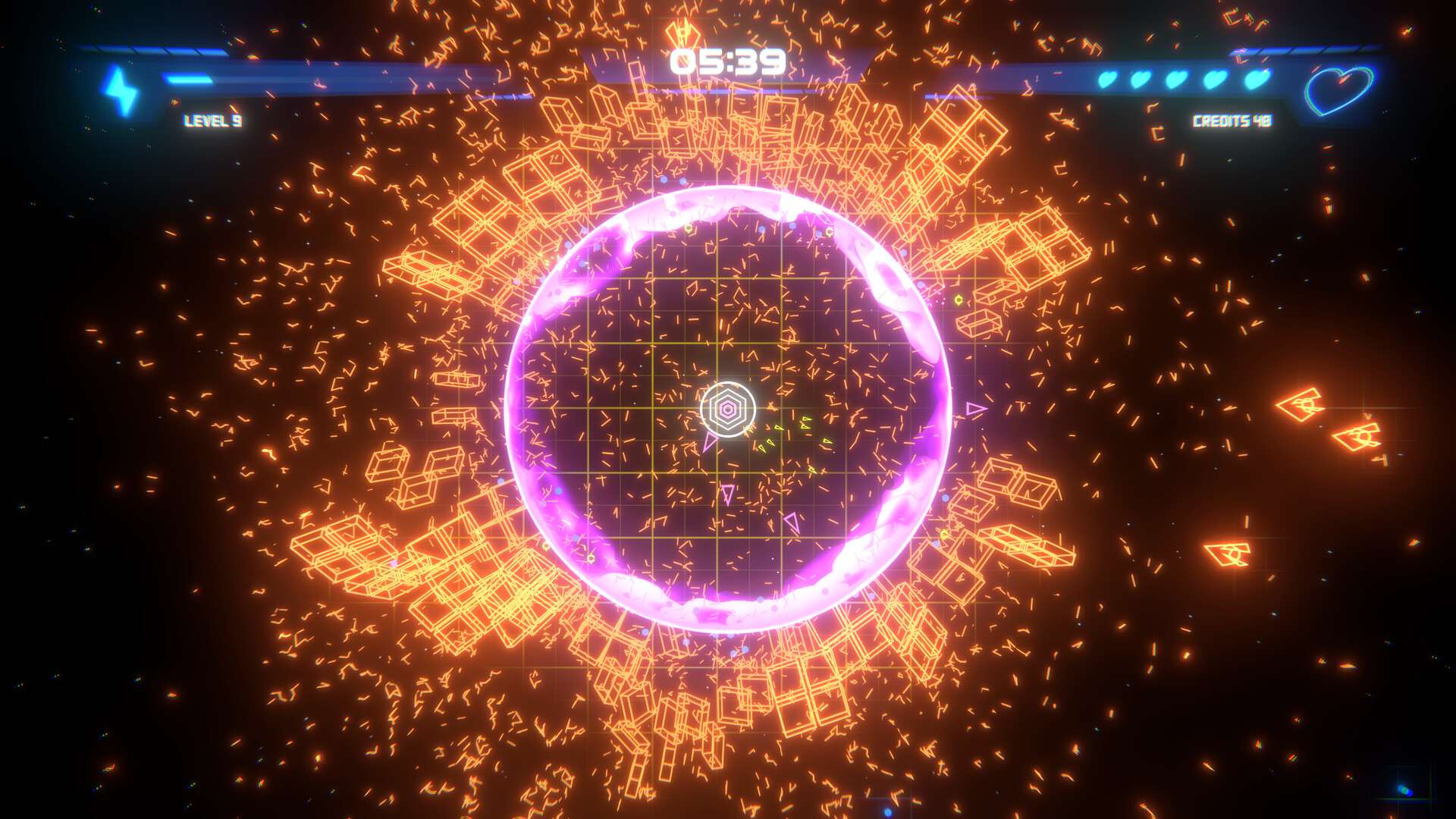Toggle the second life heart indicator
Image resolution: width=1456 pixels, height=819 pixels.
pyautogui.click(x=1141, y=79)
